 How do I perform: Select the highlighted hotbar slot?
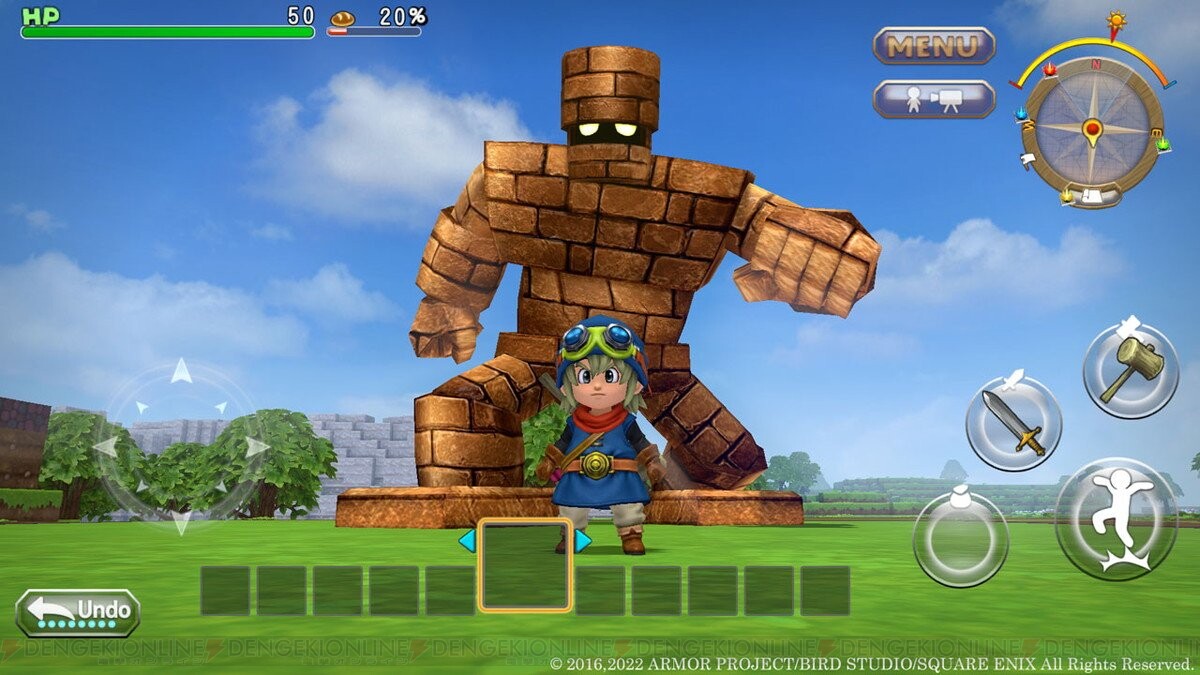[525, 565]
